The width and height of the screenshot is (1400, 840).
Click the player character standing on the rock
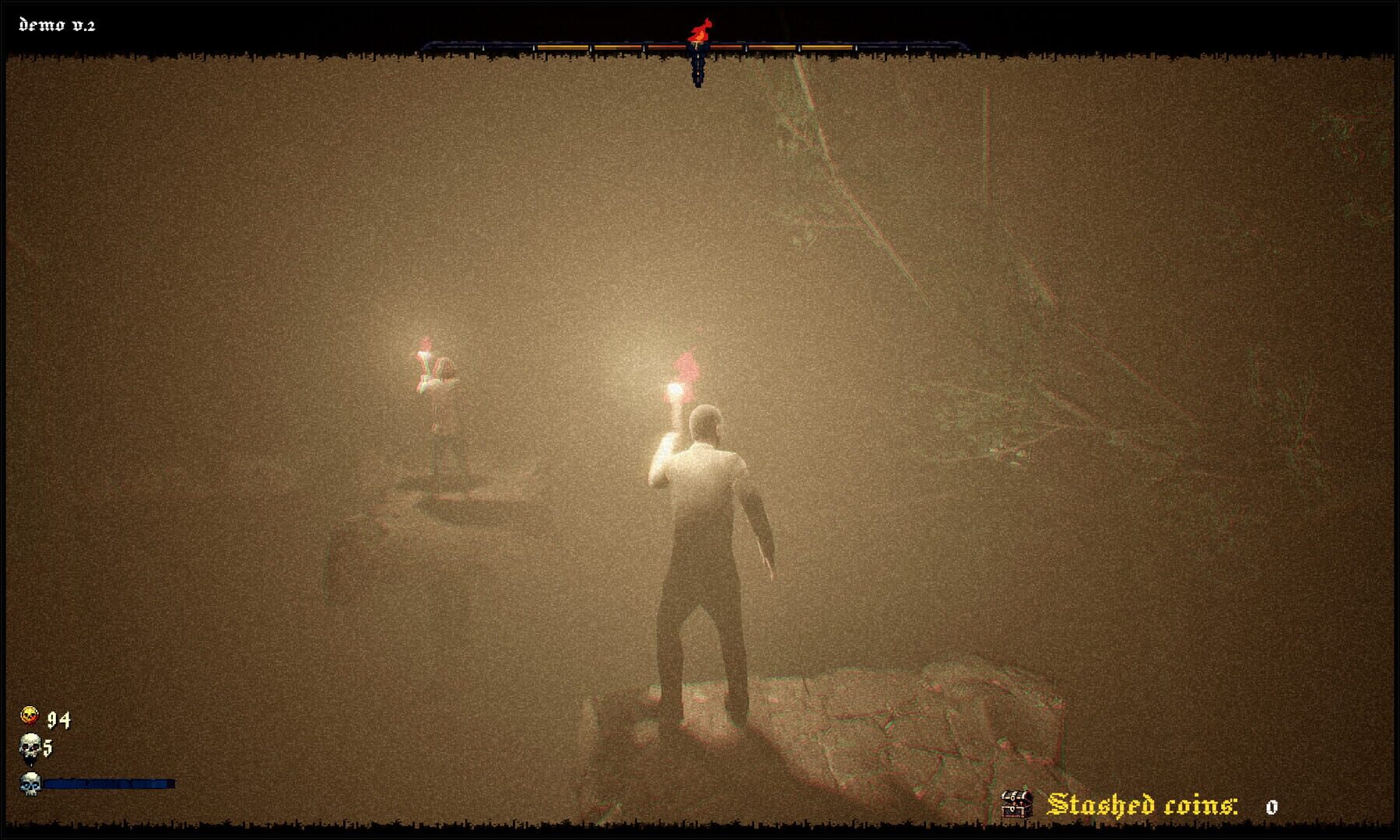coord(708,560)
